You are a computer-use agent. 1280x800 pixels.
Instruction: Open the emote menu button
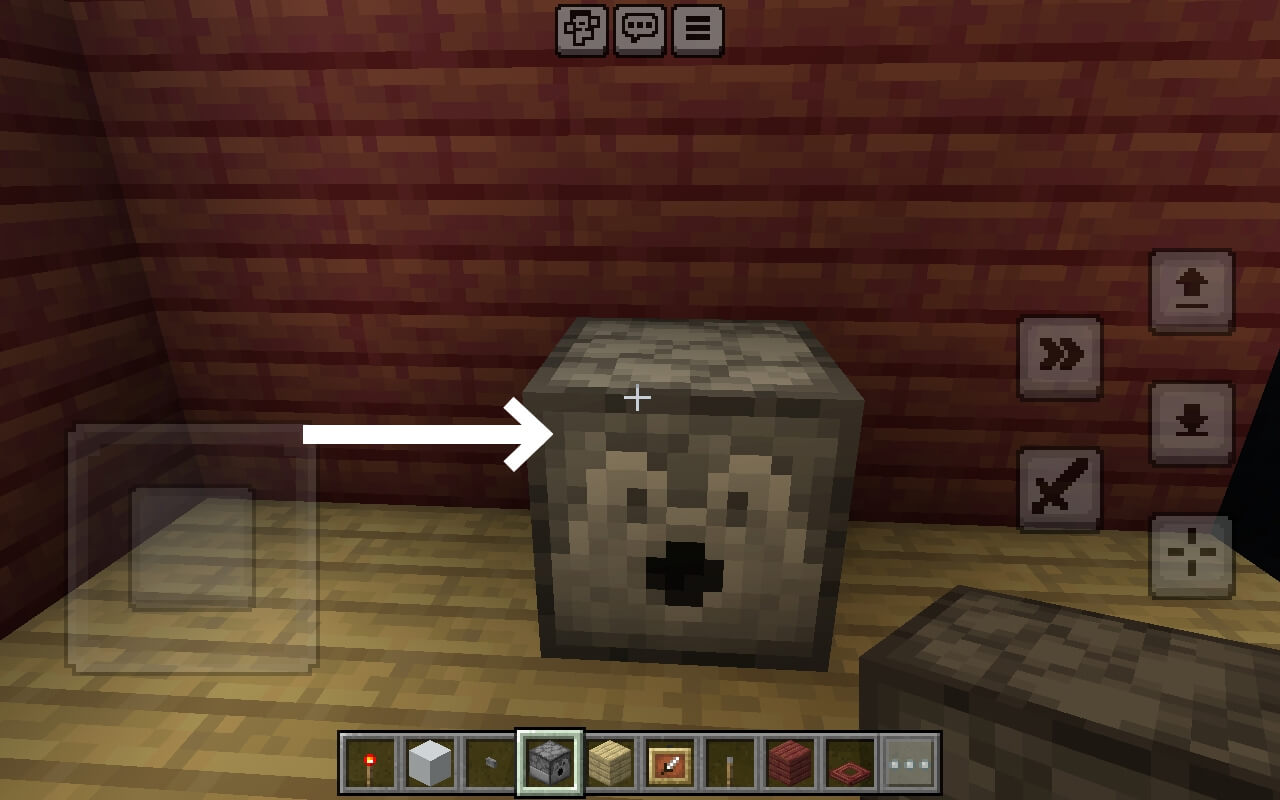pos(581,30)
